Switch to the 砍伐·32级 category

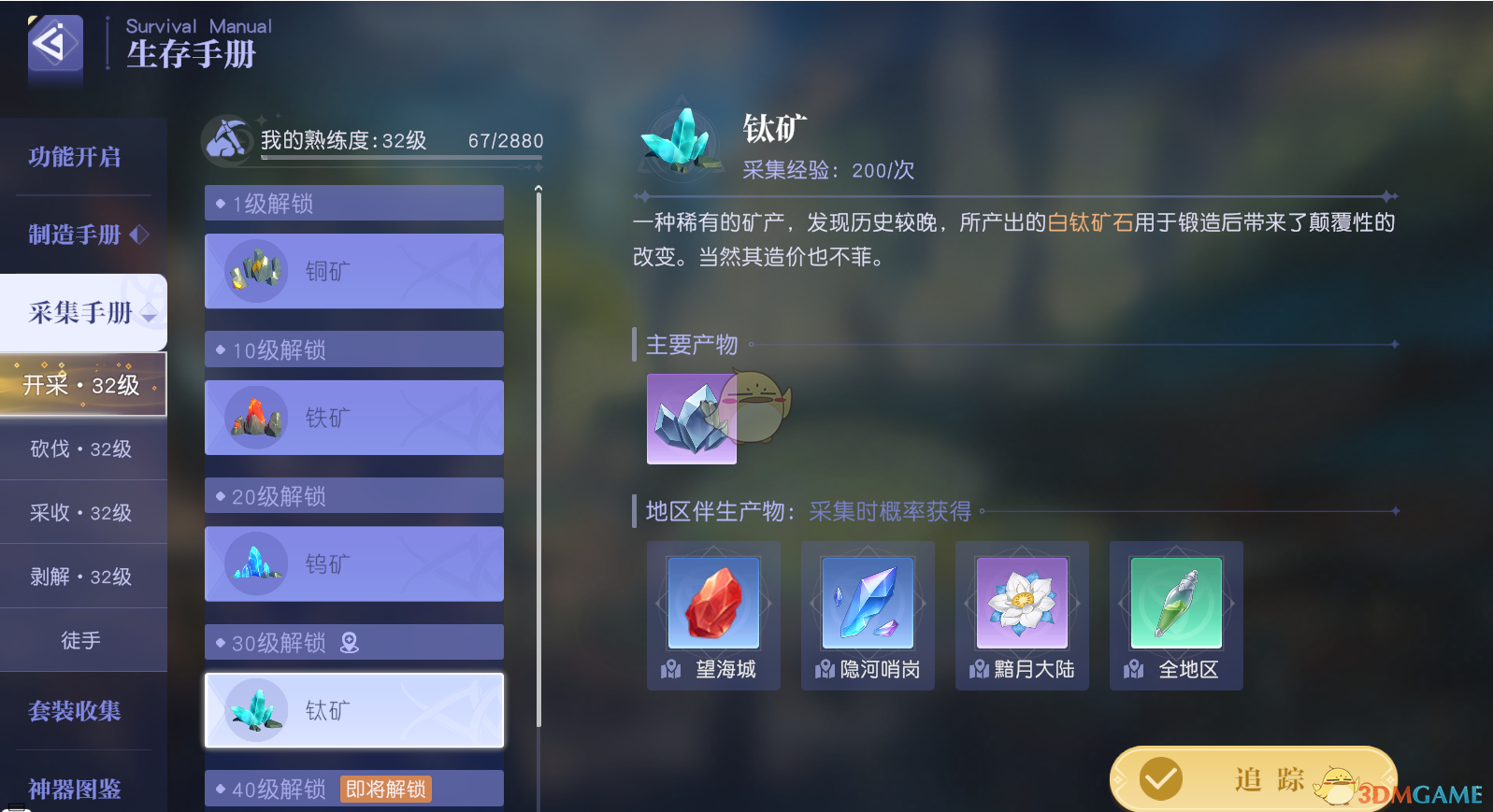[79, 449]
